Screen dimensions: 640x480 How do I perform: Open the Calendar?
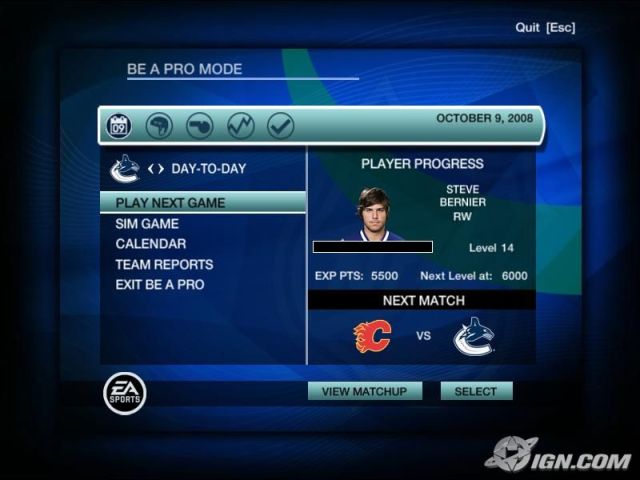[x=150, y=244]
